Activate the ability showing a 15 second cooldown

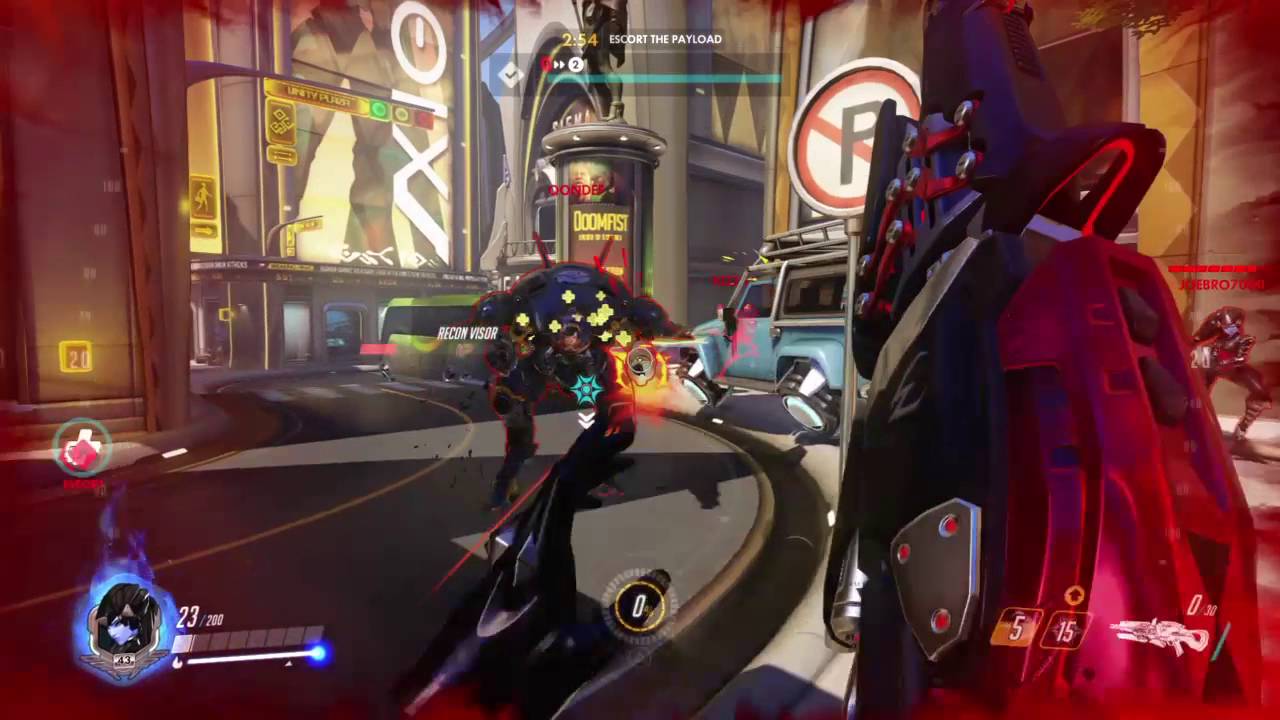tap(1066, 630)
